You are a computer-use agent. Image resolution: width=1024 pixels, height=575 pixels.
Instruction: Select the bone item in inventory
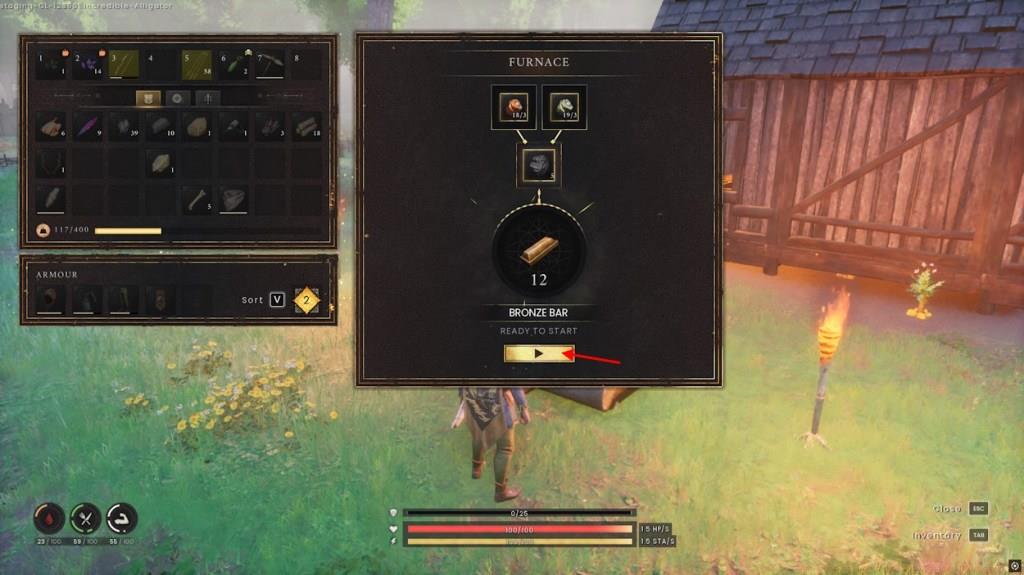point(198,199)
